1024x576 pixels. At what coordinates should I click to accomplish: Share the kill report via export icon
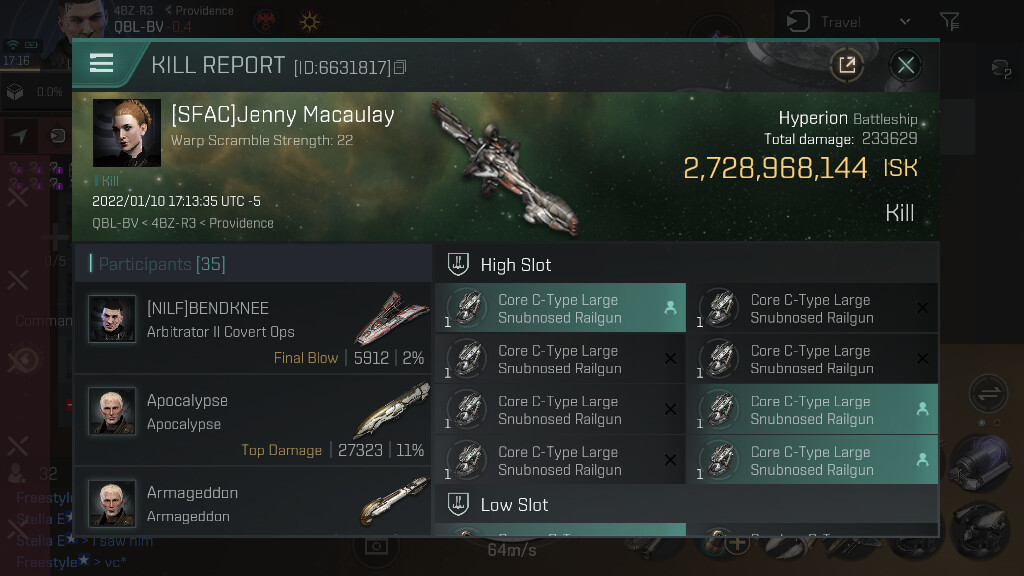[847, 66]
